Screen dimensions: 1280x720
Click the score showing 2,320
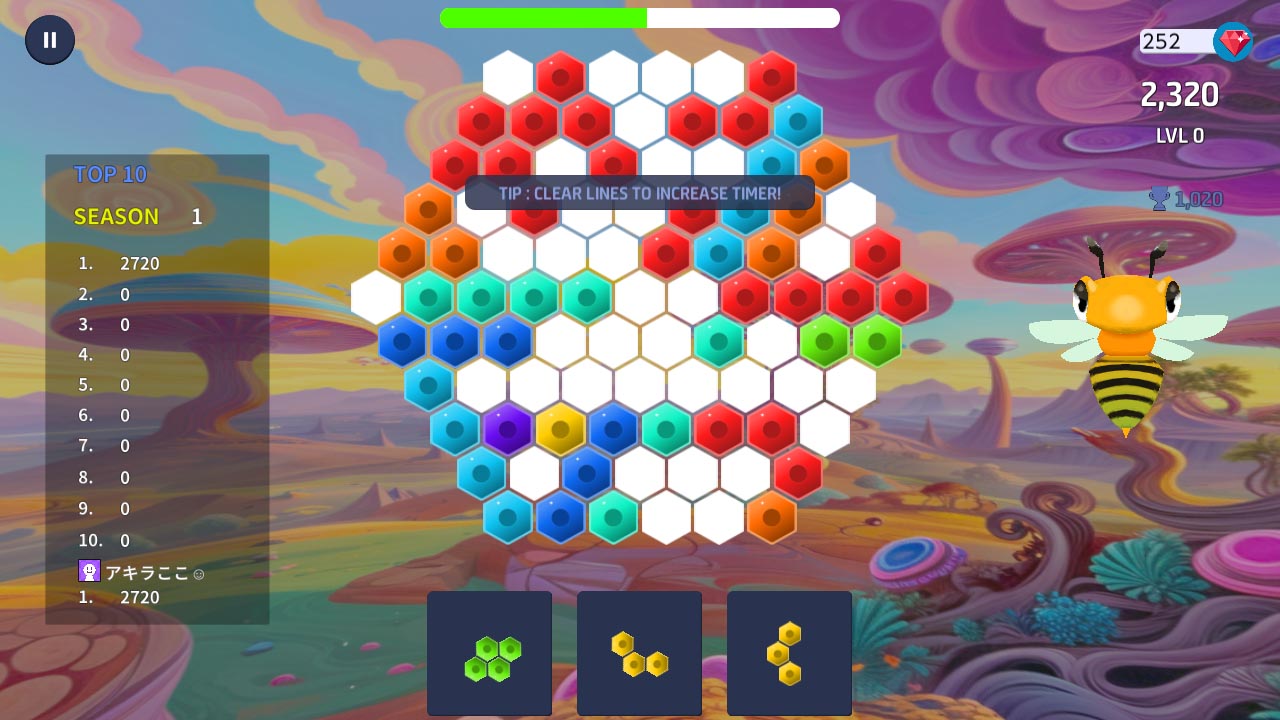click(1180, 94)
